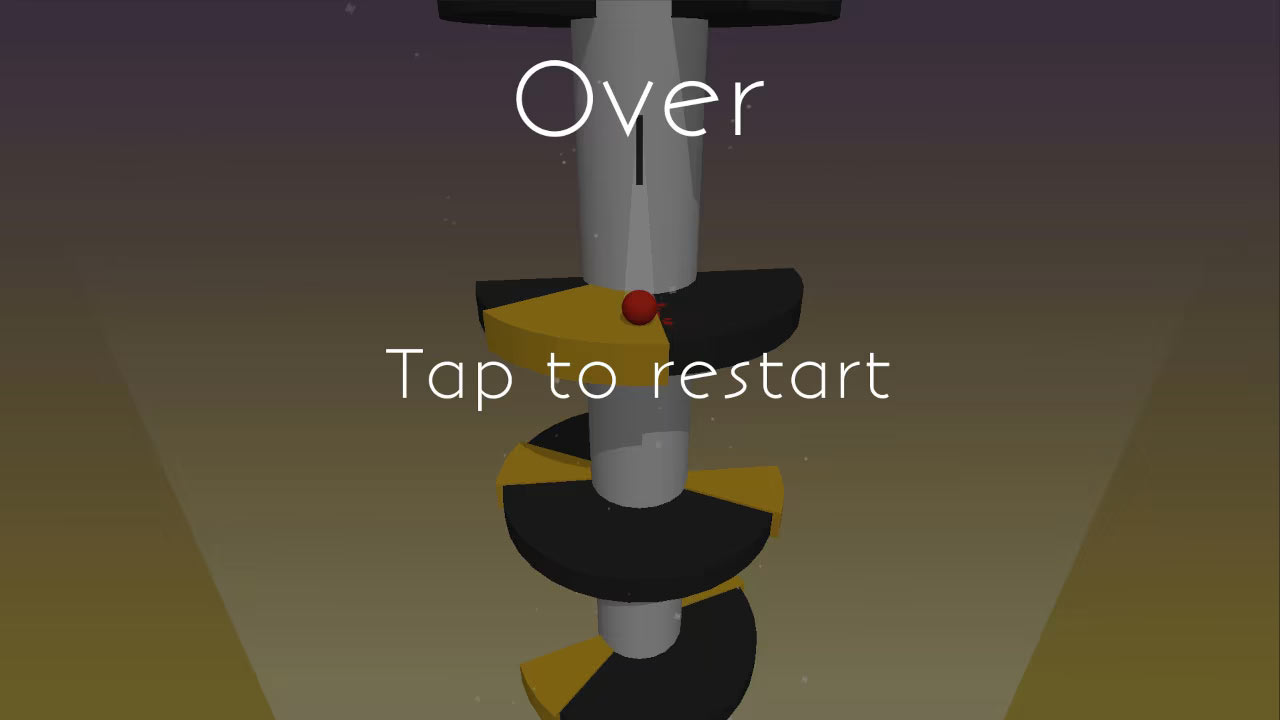1280x720 pixels.
Task: Click the yellow sliver left of the middle platform
Action: click(540, 465)
